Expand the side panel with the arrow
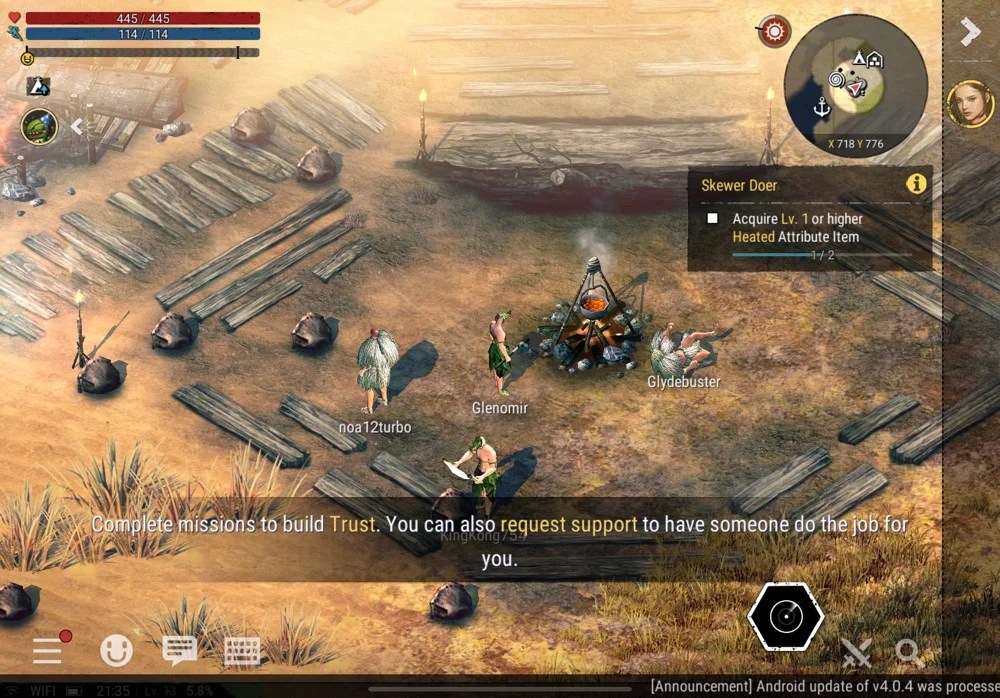Image resolution: width=1000 pixels, height=698 pixels. (x=969, y=32)
